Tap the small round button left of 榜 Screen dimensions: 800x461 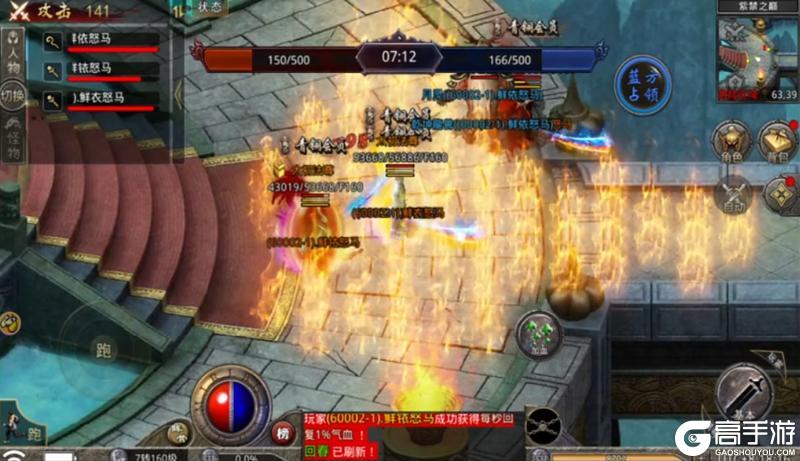click(180, 433)
